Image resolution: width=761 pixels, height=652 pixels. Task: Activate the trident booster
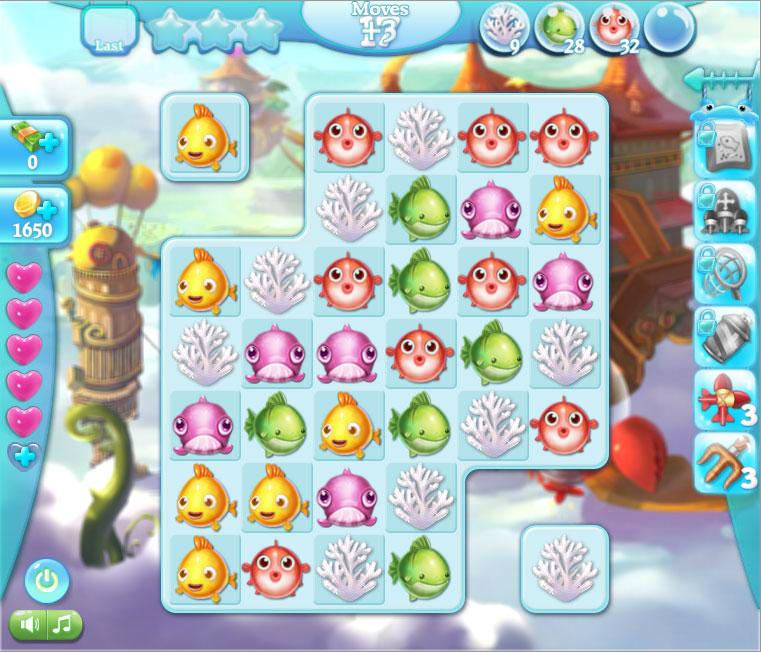click(x=723, y=462)
